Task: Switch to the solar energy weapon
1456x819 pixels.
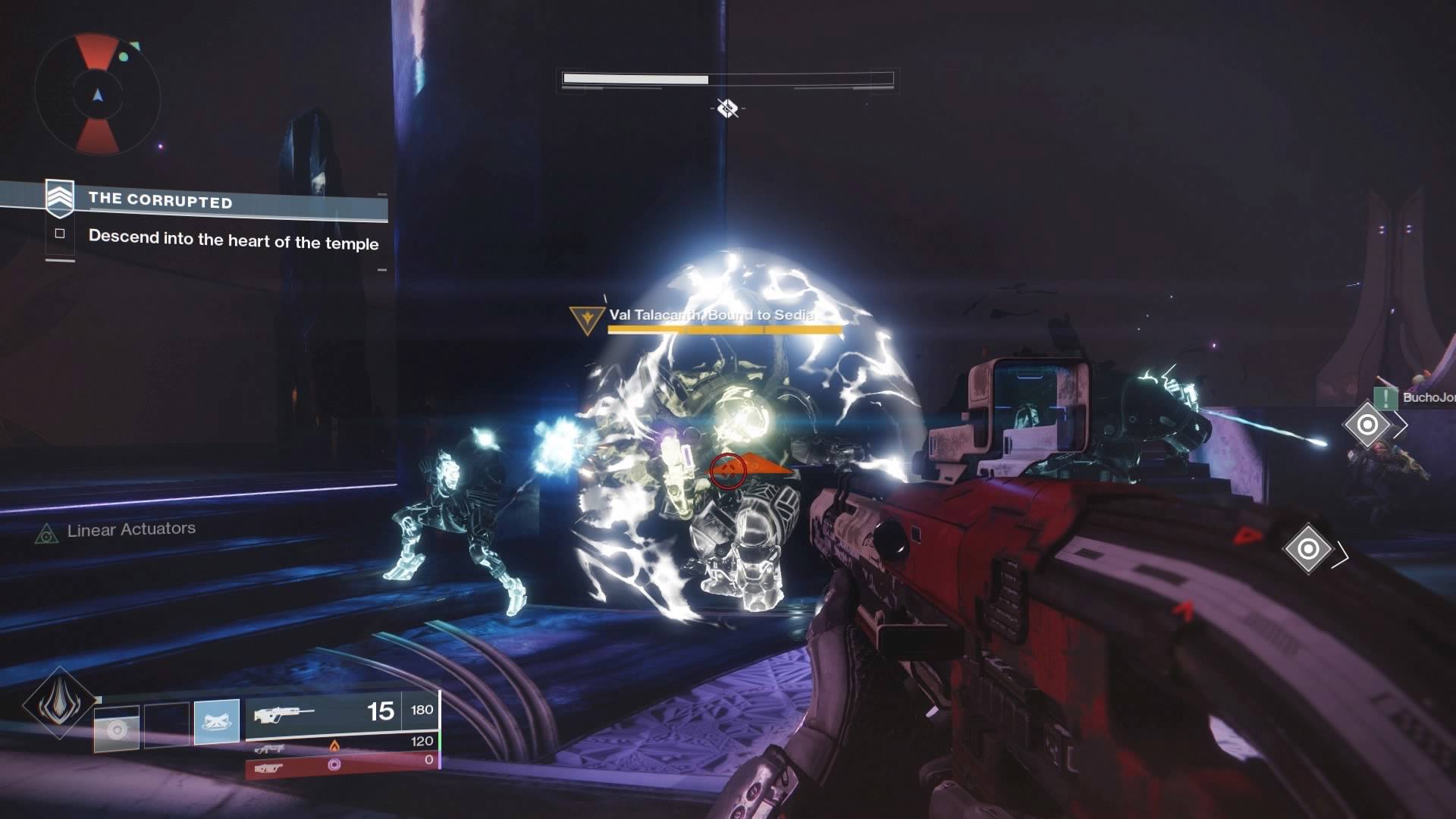Action: (341, 746)
